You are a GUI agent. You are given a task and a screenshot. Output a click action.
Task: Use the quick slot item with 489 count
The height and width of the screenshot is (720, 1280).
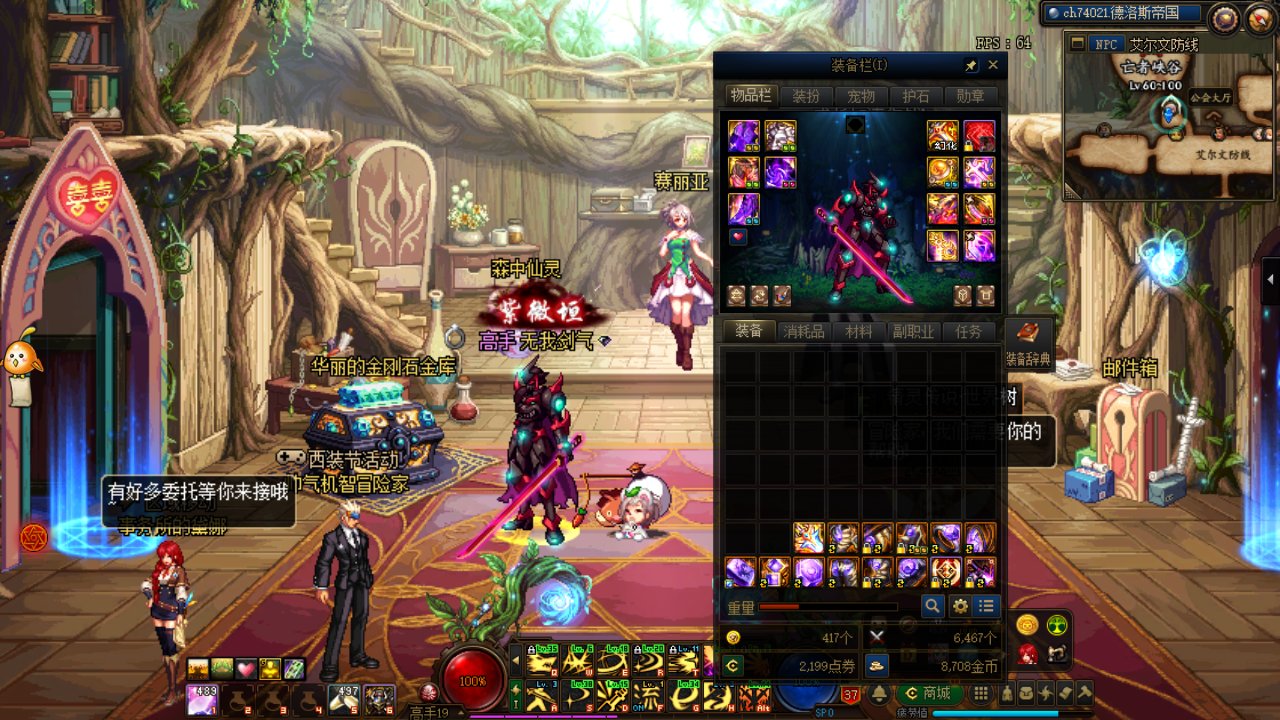pyautogui.click(x=202, y=698)
